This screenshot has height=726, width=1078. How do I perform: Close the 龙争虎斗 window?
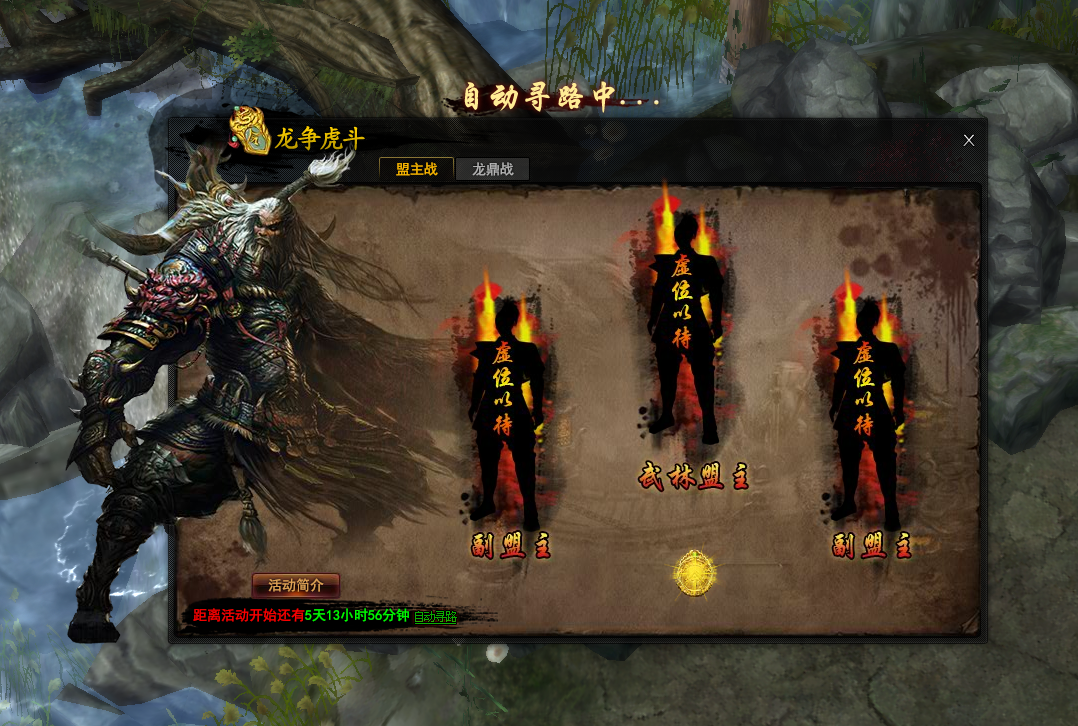click(x=968, y=140)
